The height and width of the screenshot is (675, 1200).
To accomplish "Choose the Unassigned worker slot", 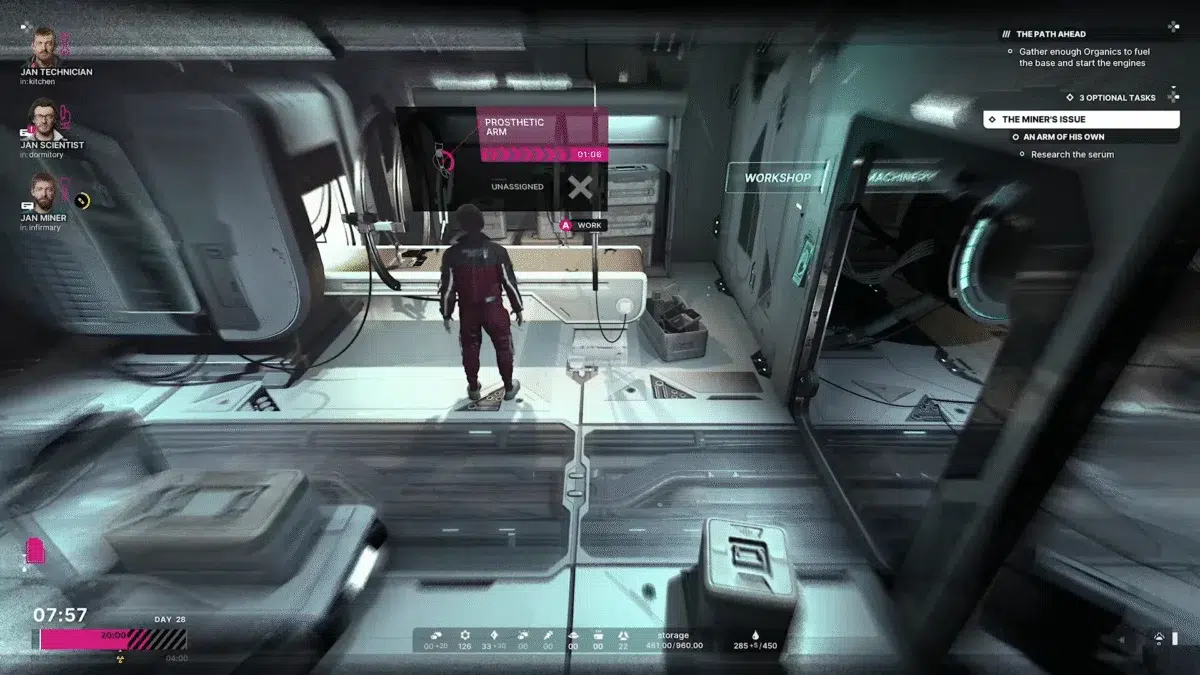I will click(517, 187).
